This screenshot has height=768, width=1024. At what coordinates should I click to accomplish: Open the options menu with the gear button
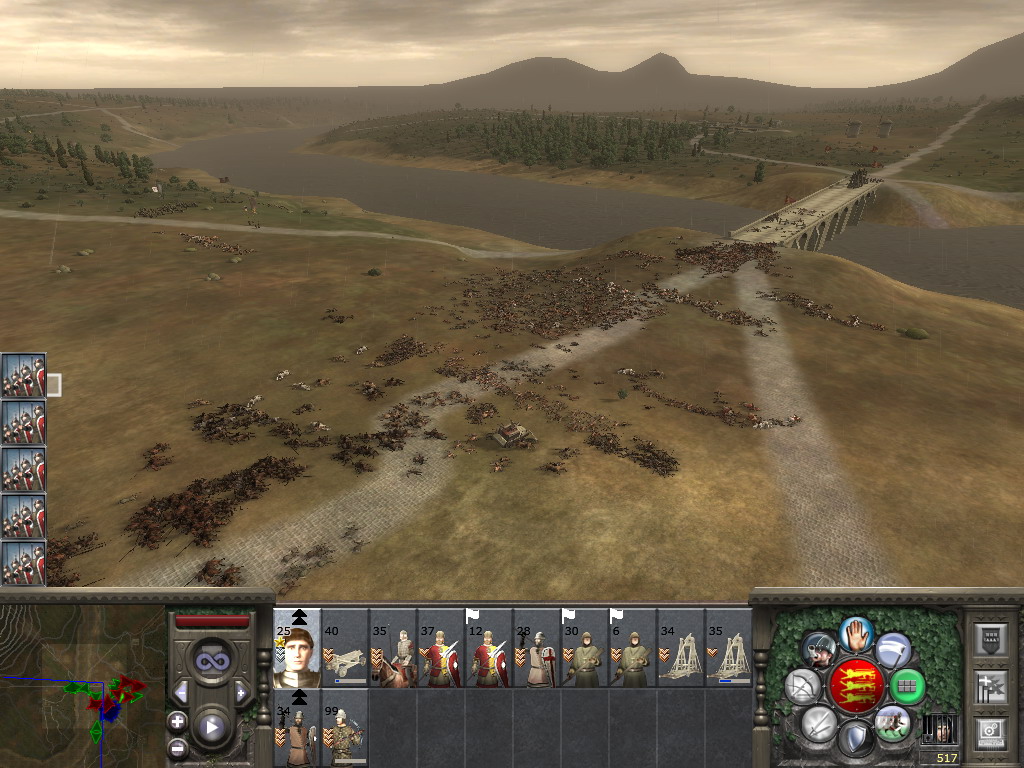[990, 733]
